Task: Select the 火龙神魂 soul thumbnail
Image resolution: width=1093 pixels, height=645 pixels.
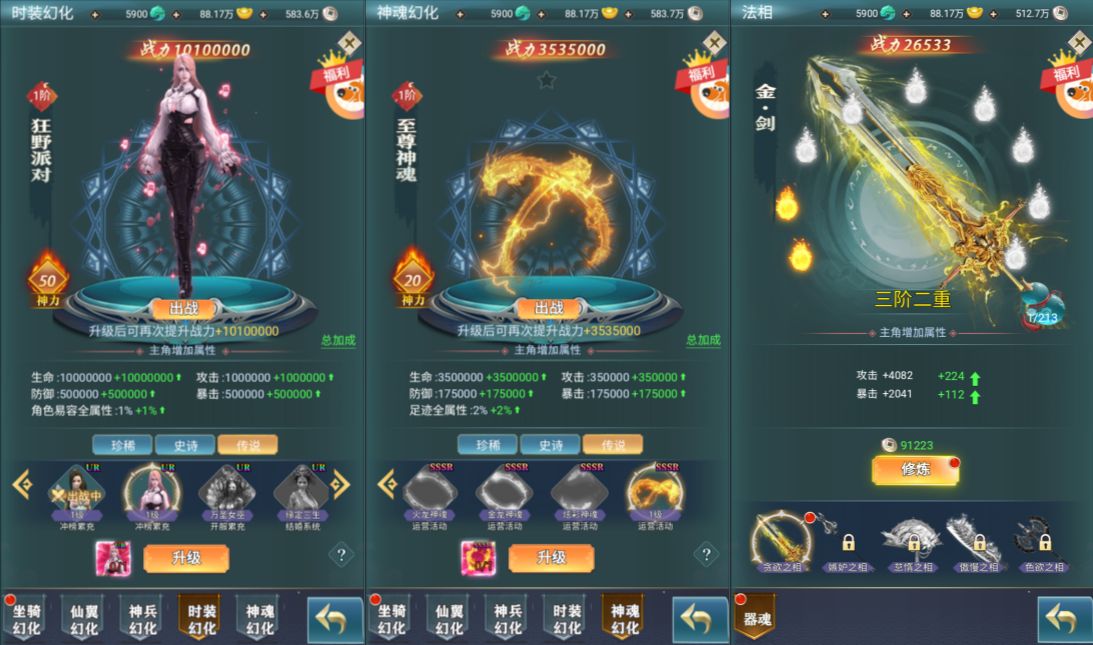Action: [x=430, y=490]
